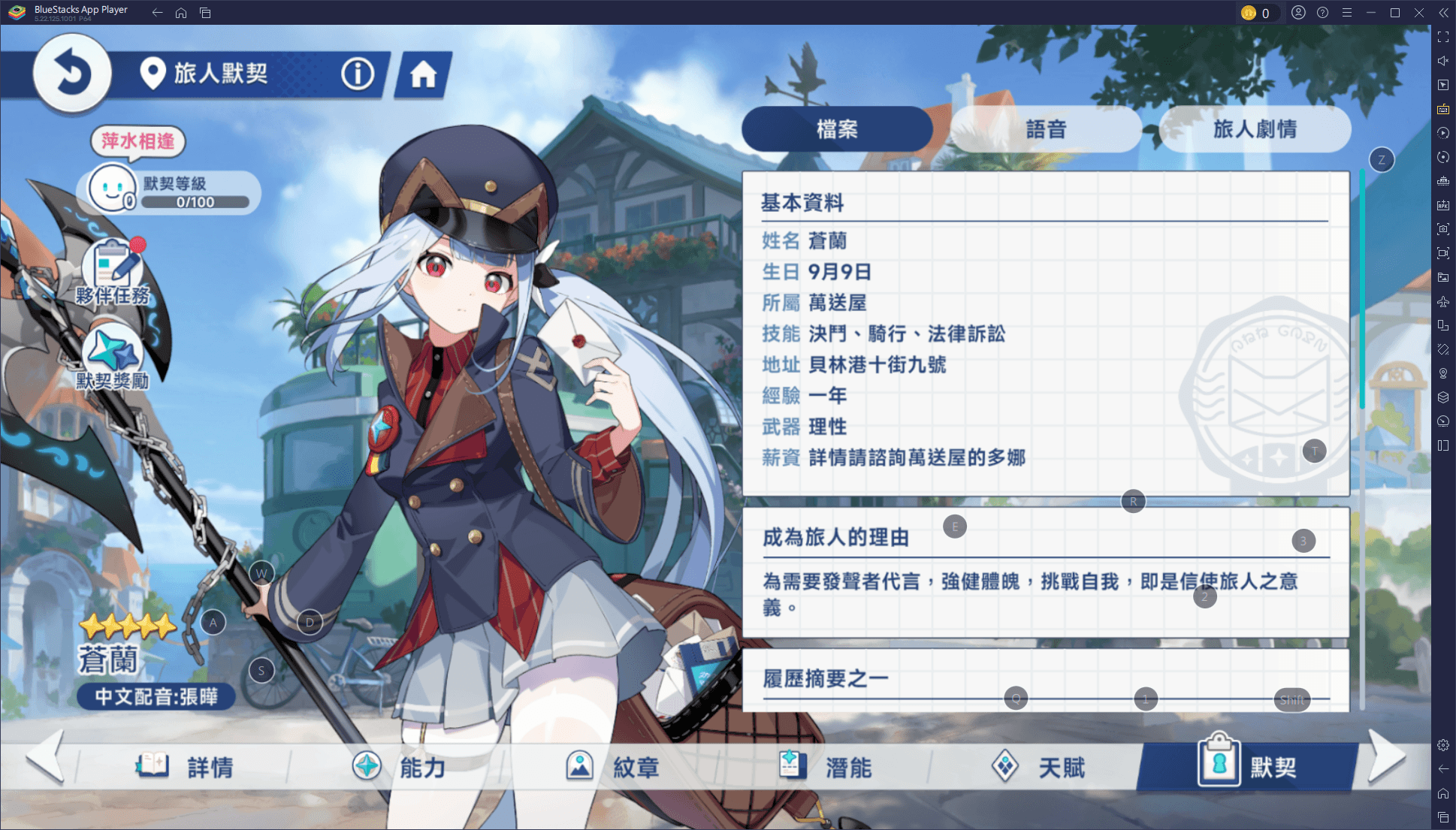
Task: Open the BlueStacks keyboard controls editor
Action: [x=1442, y=108]
